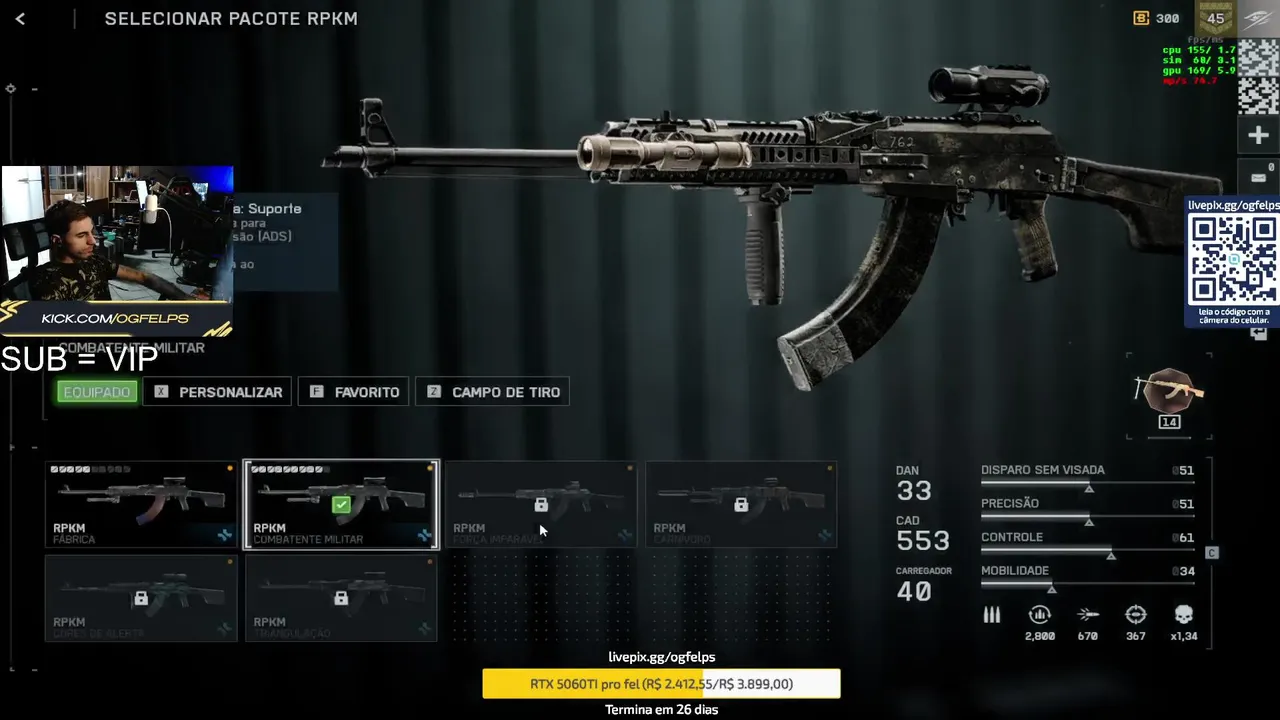Open the Personalizar weapon customization
The image size is (1280, 720).
point(217,392)
